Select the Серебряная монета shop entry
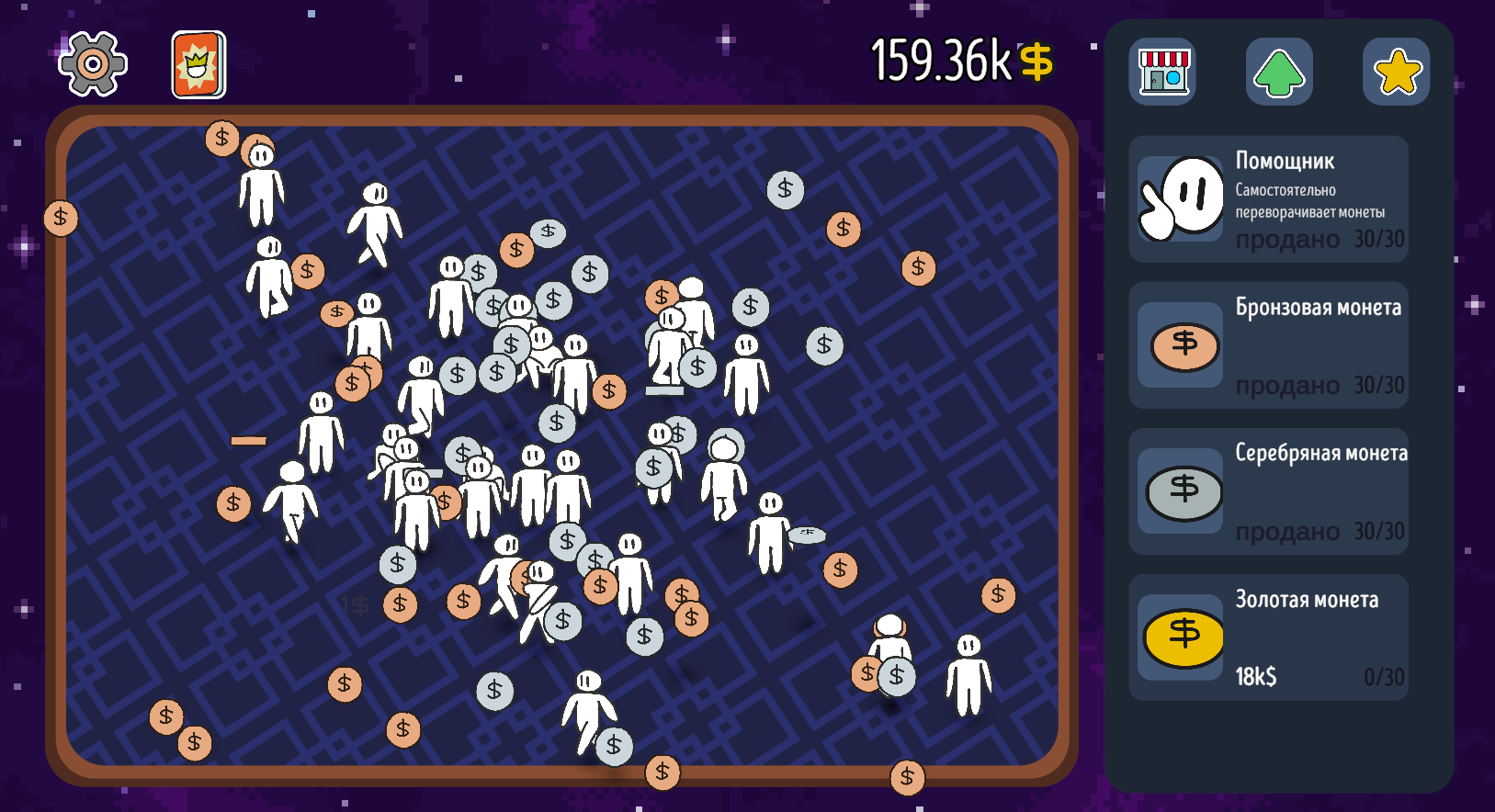 [x=1268, y=491]
